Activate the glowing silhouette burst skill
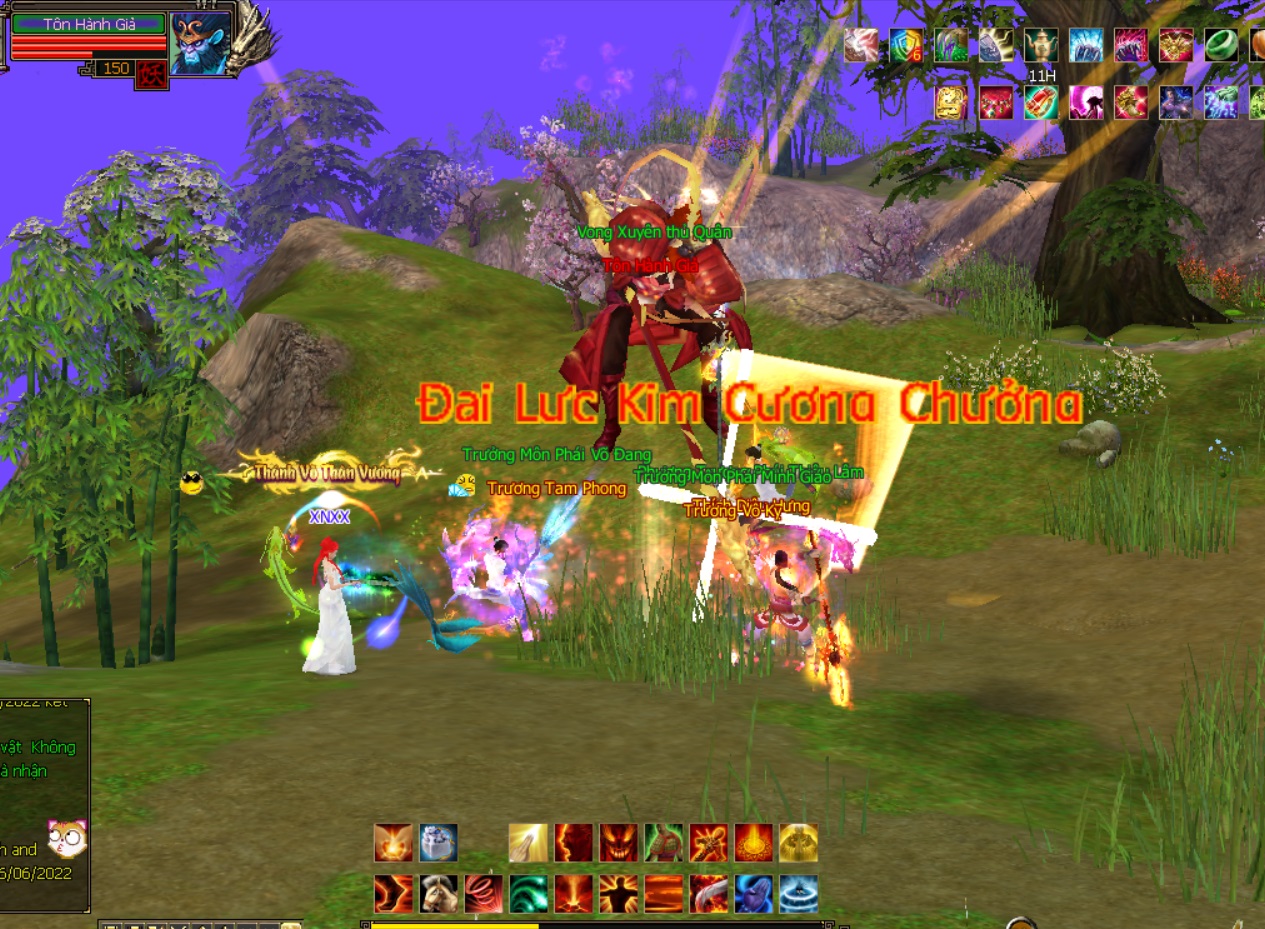This screenshot has height=929, width=1265. [x=618, y=893]
